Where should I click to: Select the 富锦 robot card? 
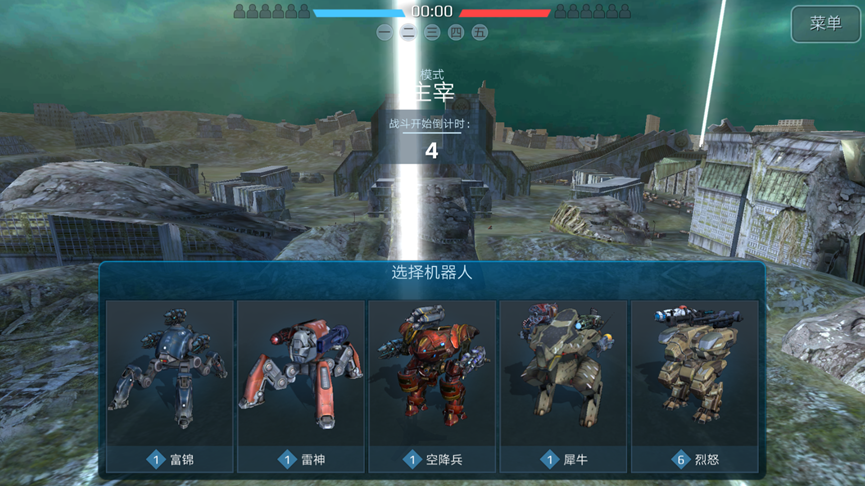(x=169, y=385)
